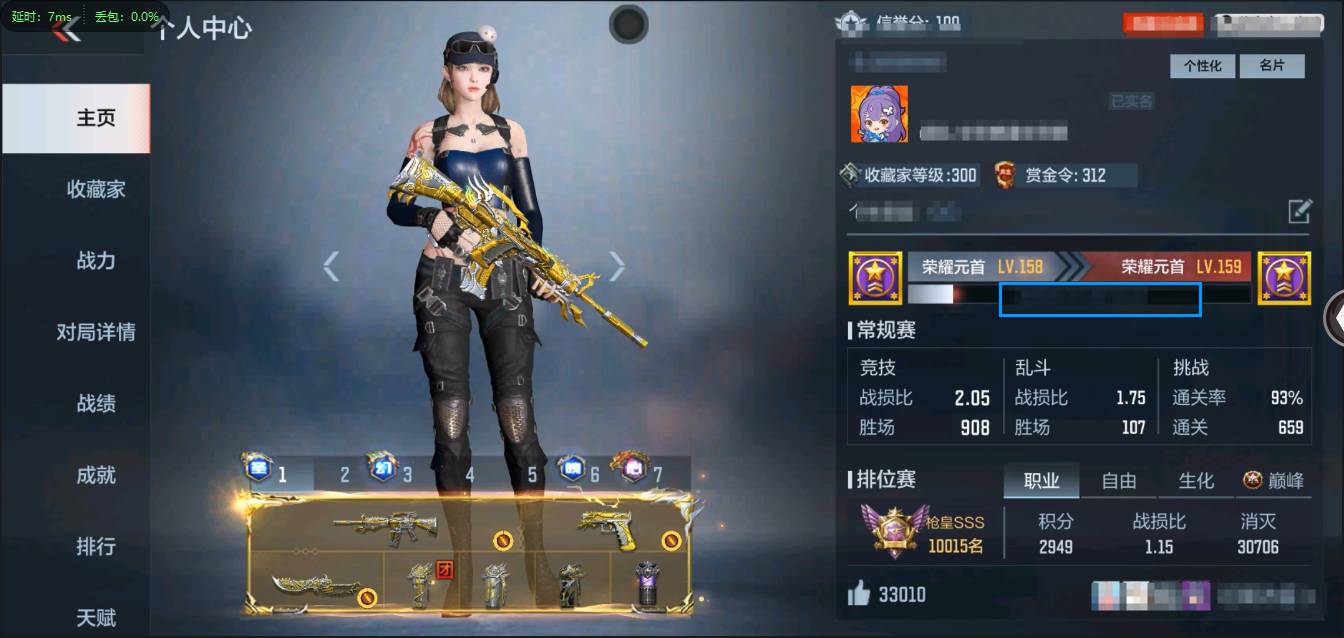Show 对局详情 match details
1344x638 pixels.
[96, 332]
